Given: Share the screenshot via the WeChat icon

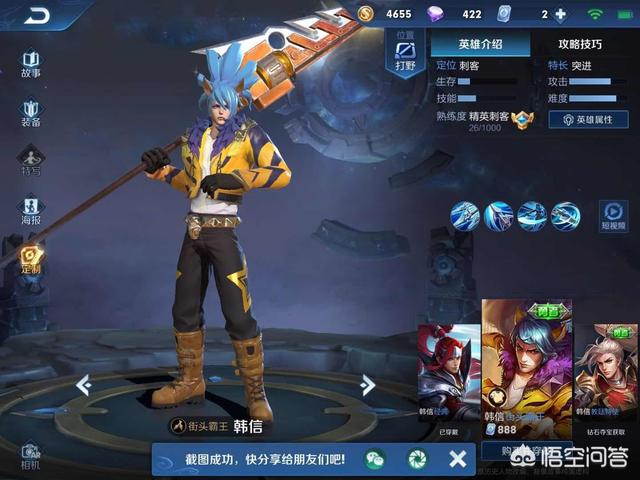Looking at the screenshot, I should tap(375, 459).
